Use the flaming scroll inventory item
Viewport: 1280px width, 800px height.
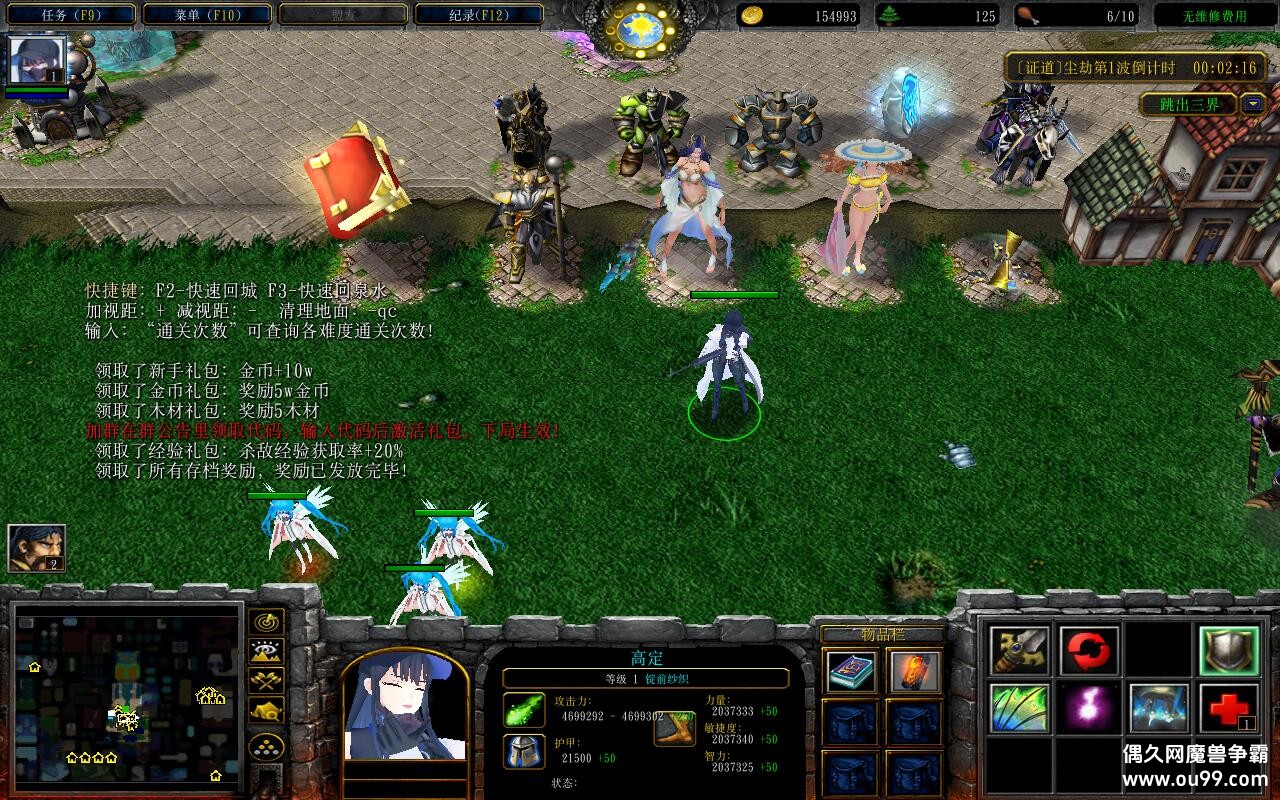[x=914, y=672]
